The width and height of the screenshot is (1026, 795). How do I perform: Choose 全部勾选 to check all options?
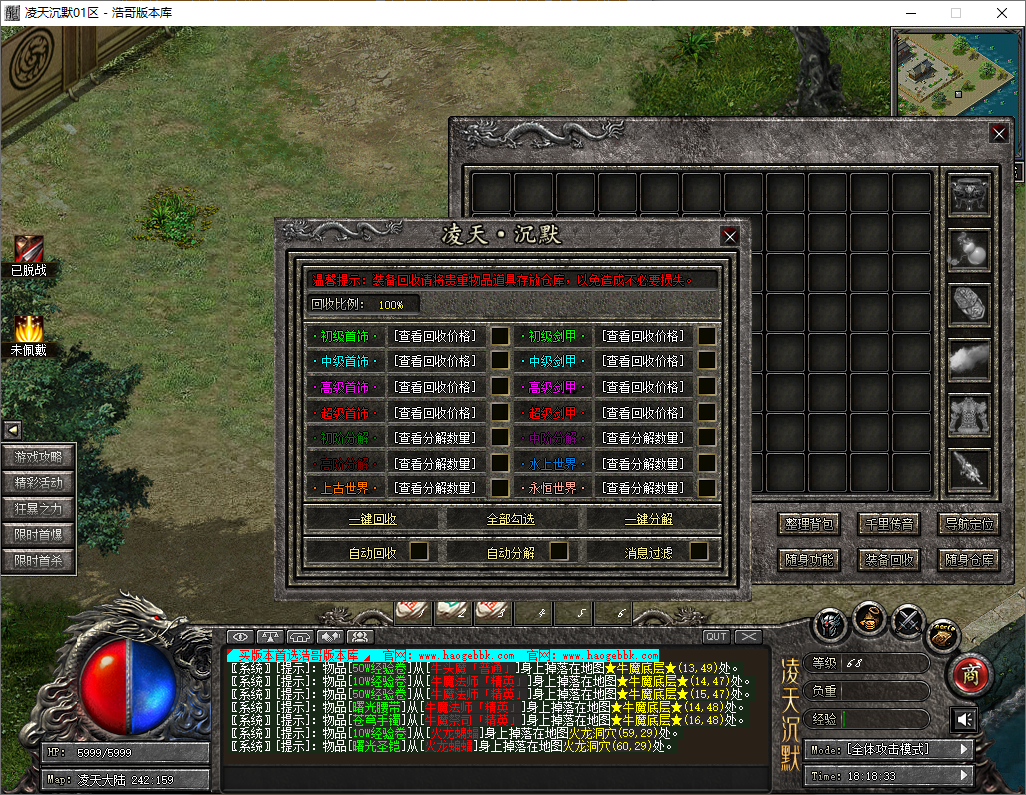click(x=511, y=519)
